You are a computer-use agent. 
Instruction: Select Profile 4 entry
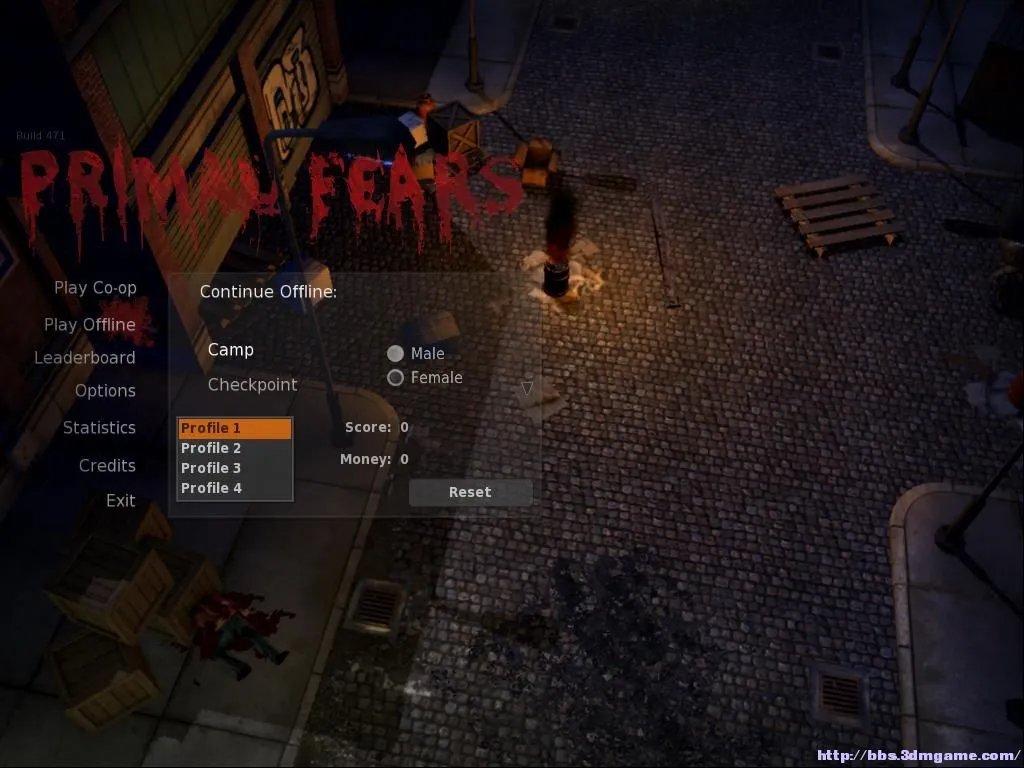coord(235,488)
